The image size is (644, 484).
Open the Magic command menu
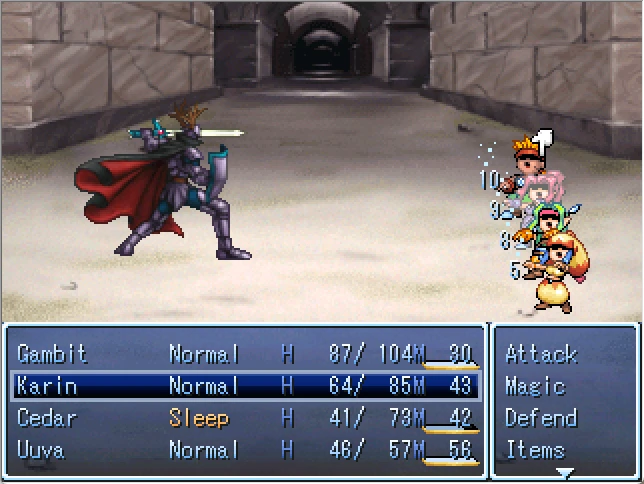tap(535, 386)
